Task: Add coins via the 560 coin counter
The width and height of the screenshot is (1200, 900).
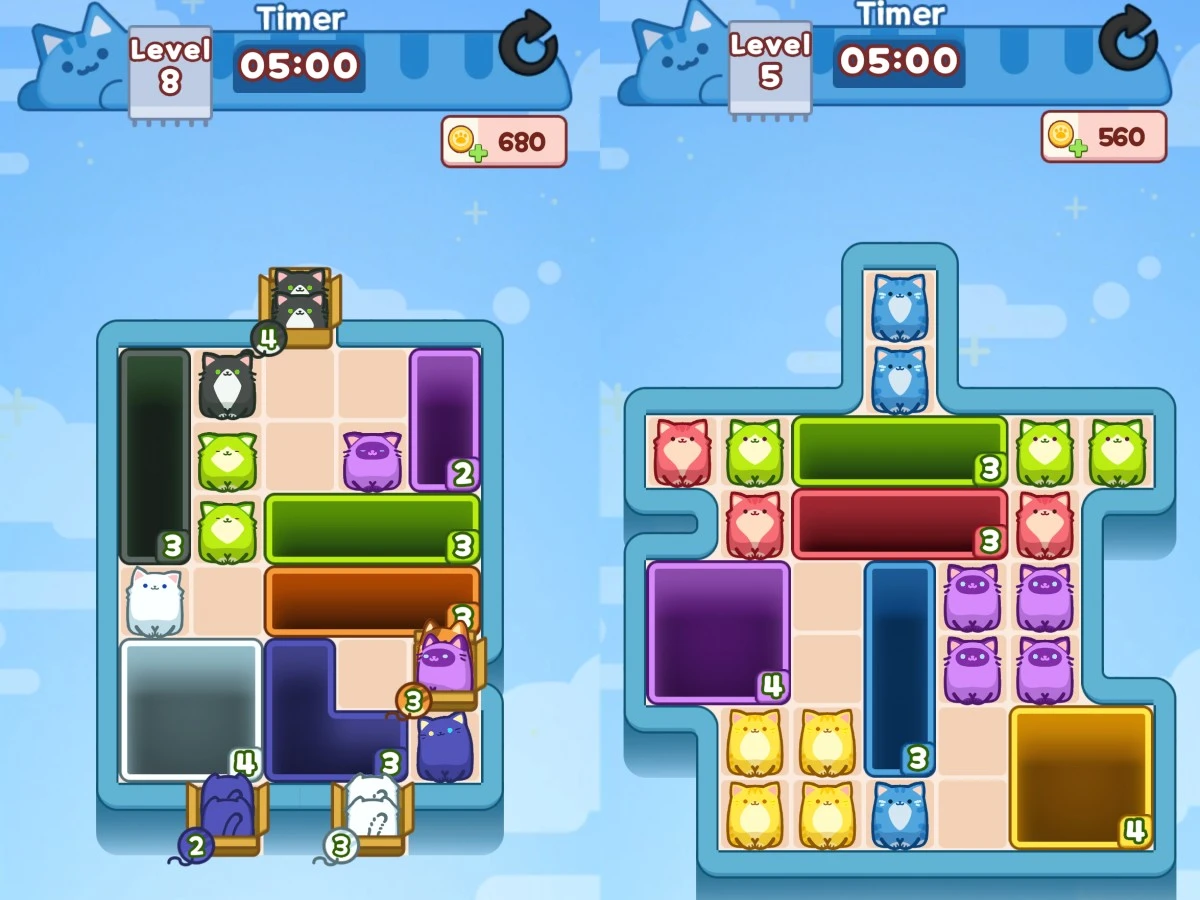Action: tap(1104, 137)
